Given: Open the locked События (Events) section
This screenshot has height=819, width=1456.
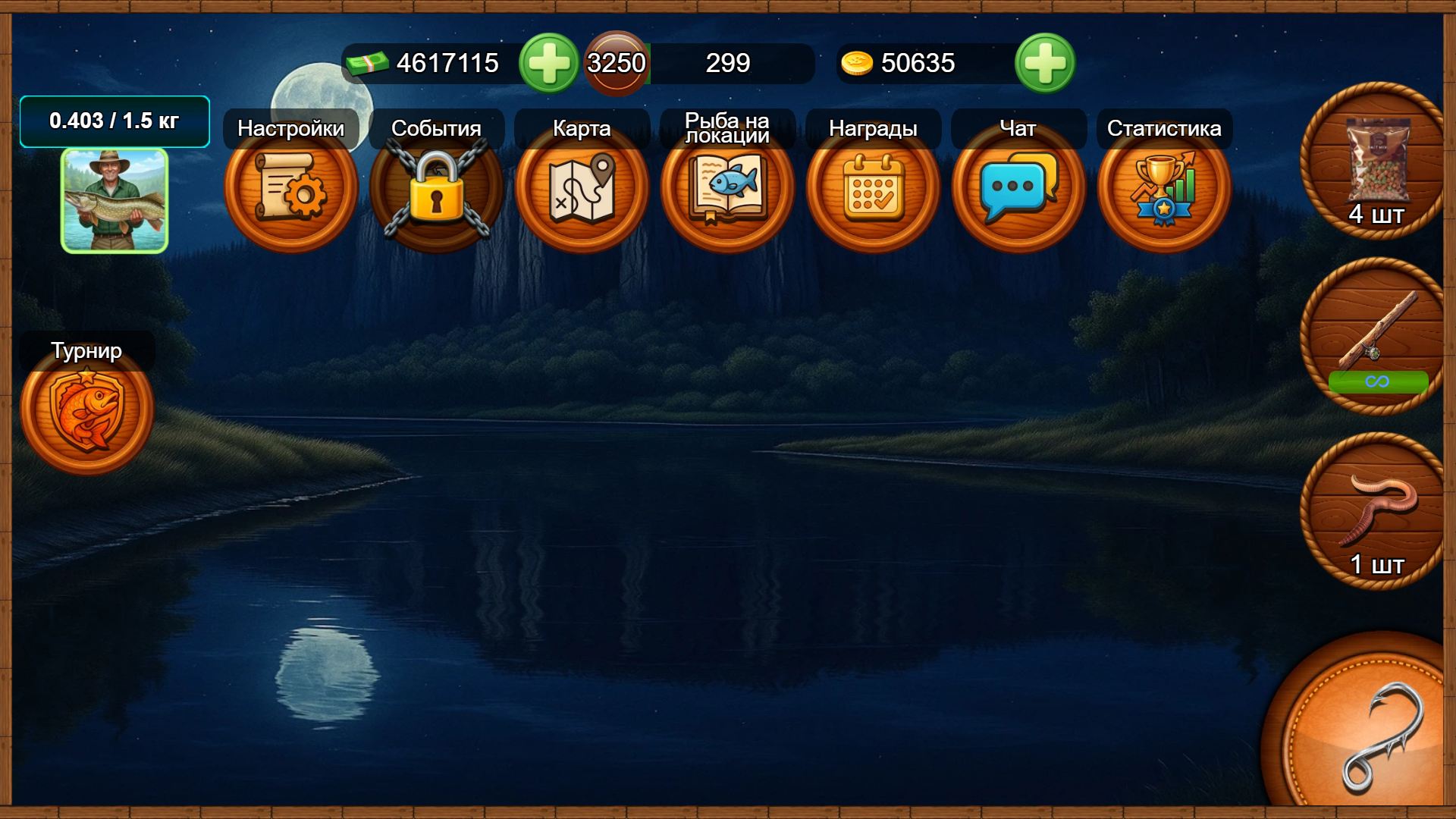Looking at the screenshot, I should (436, 190).
